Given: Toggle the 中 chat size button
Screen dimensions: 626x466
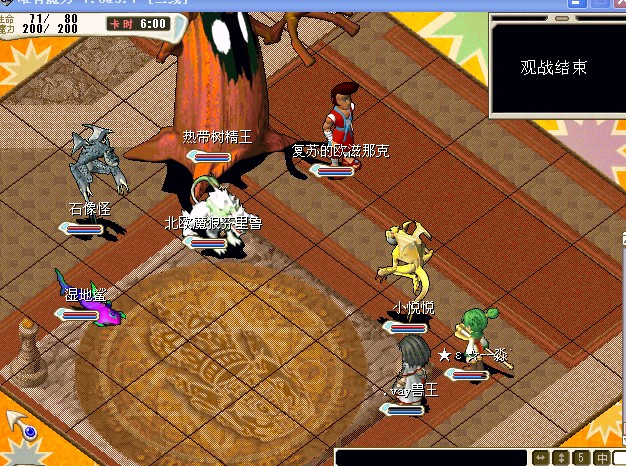Looking at the screenshot, I should (x=602, y=458).
